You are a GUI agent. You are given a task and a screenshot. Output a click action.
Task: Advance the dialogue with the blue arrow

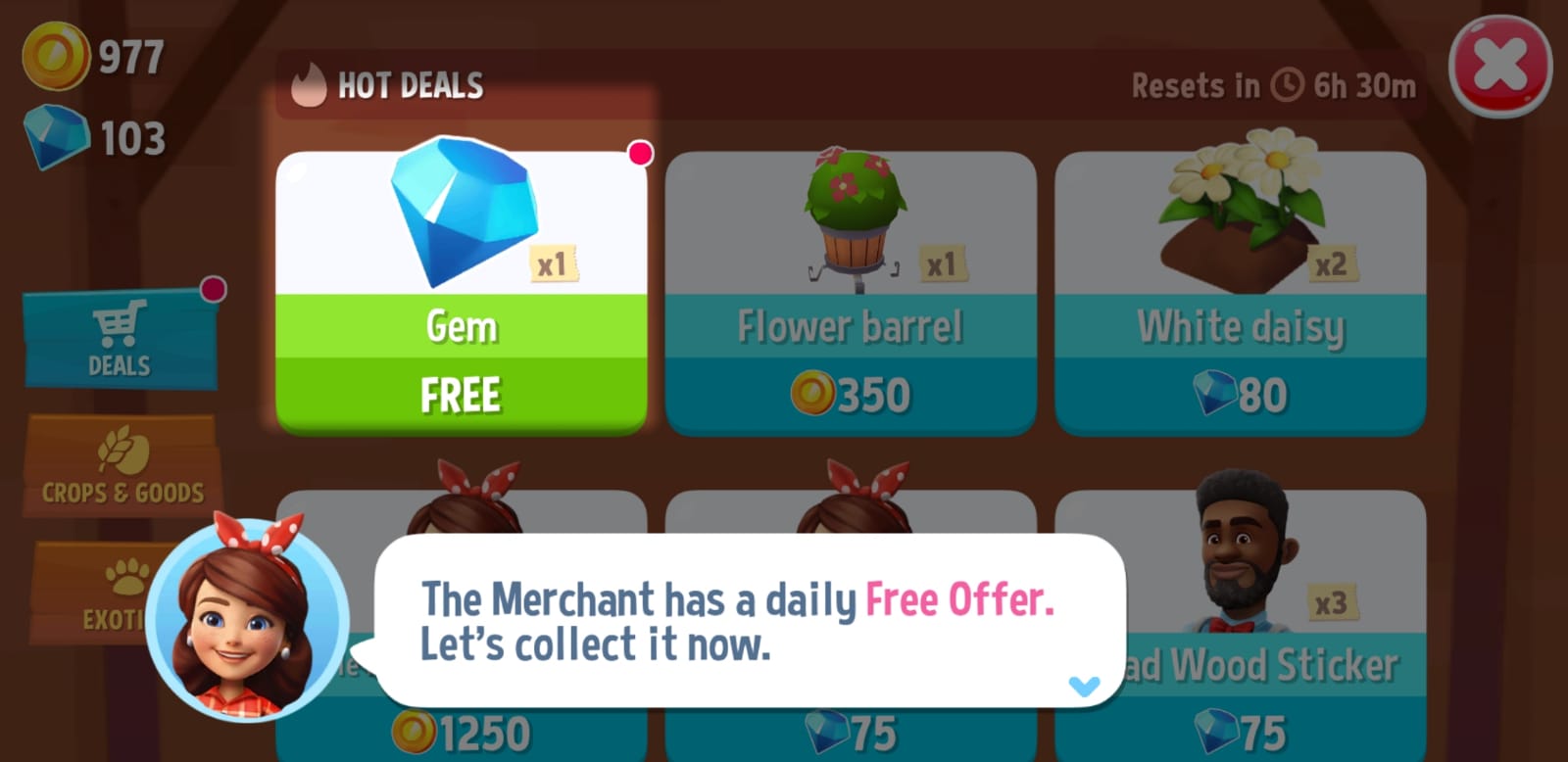pos(1084,686)
